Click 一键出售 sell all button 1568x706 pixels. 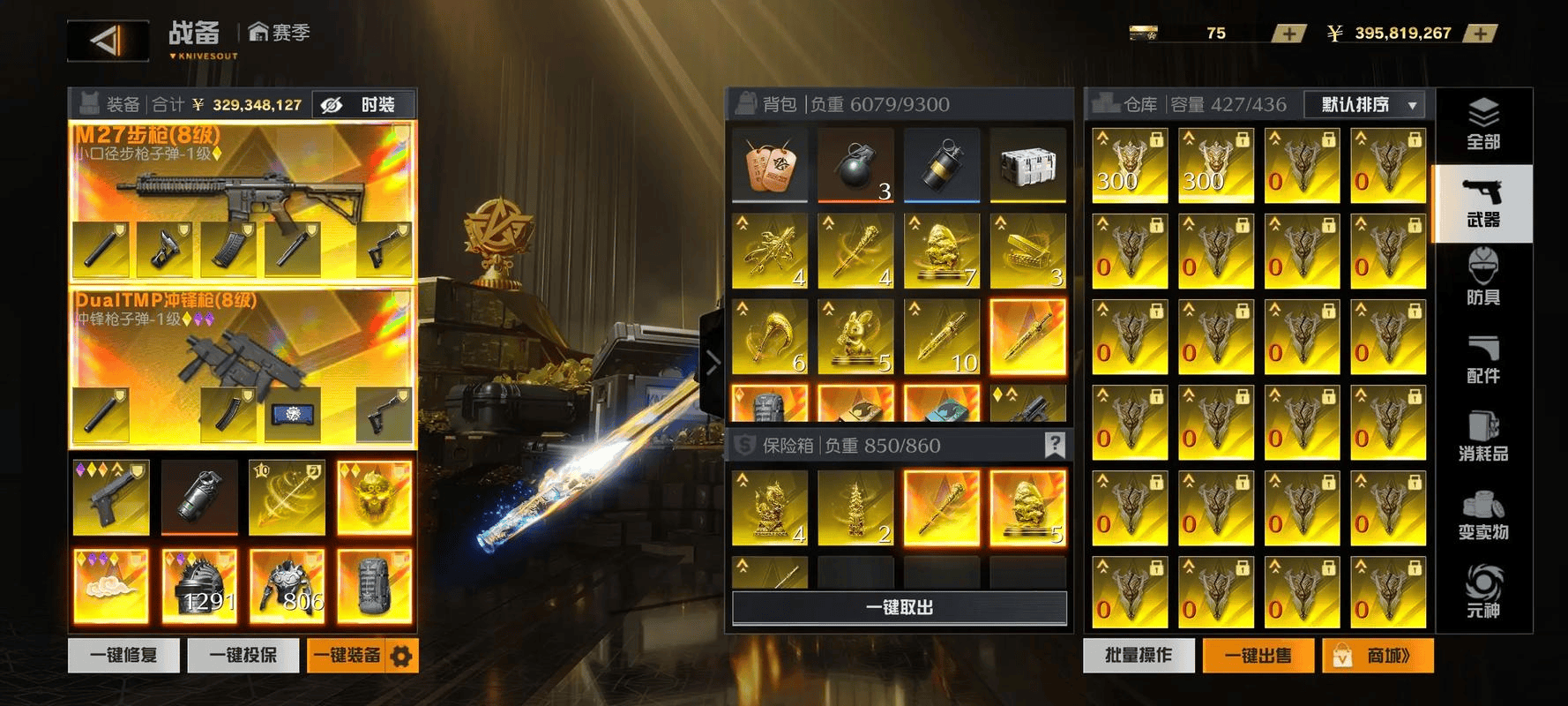(x=1258, y=656)
